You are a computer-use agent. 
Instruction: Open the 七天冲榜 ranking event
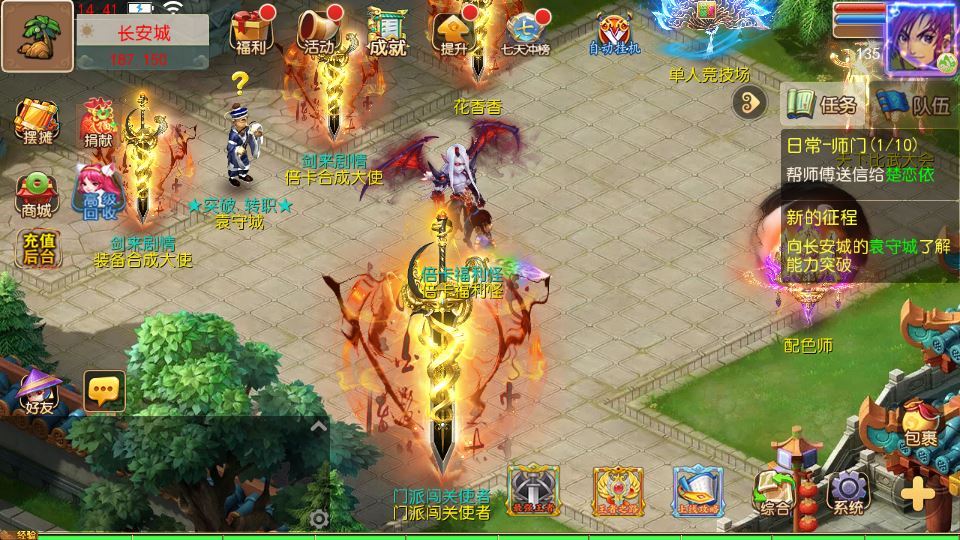pyautogui.click(x=525, y=32)
